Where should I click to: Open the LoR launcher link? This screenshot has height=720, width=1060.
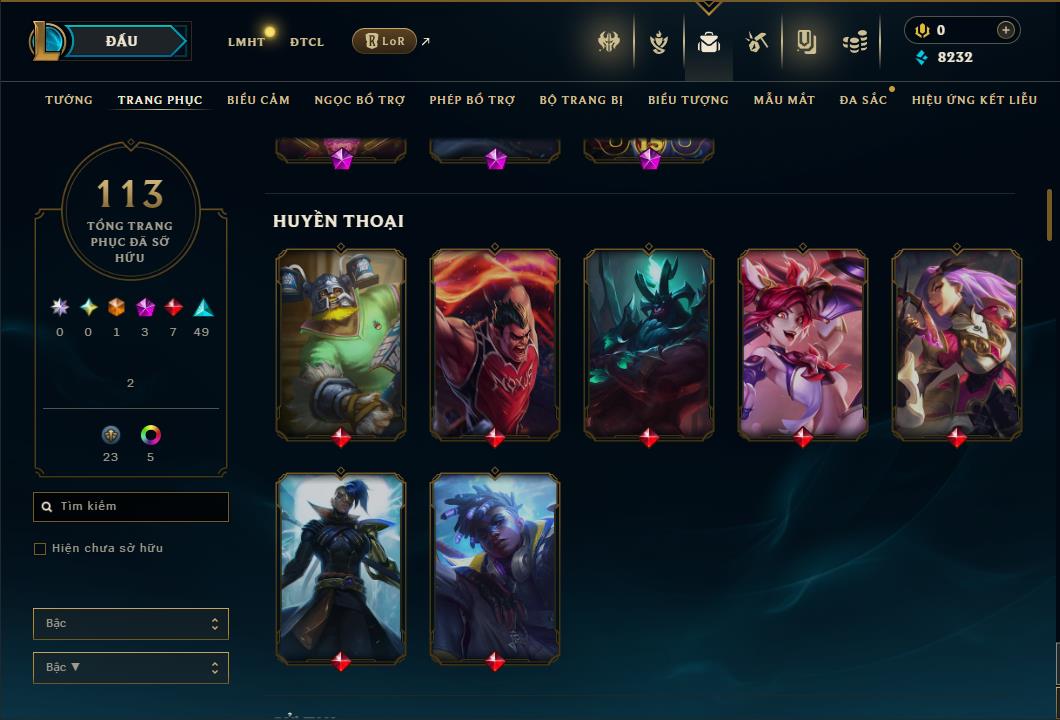coord(385,41)
